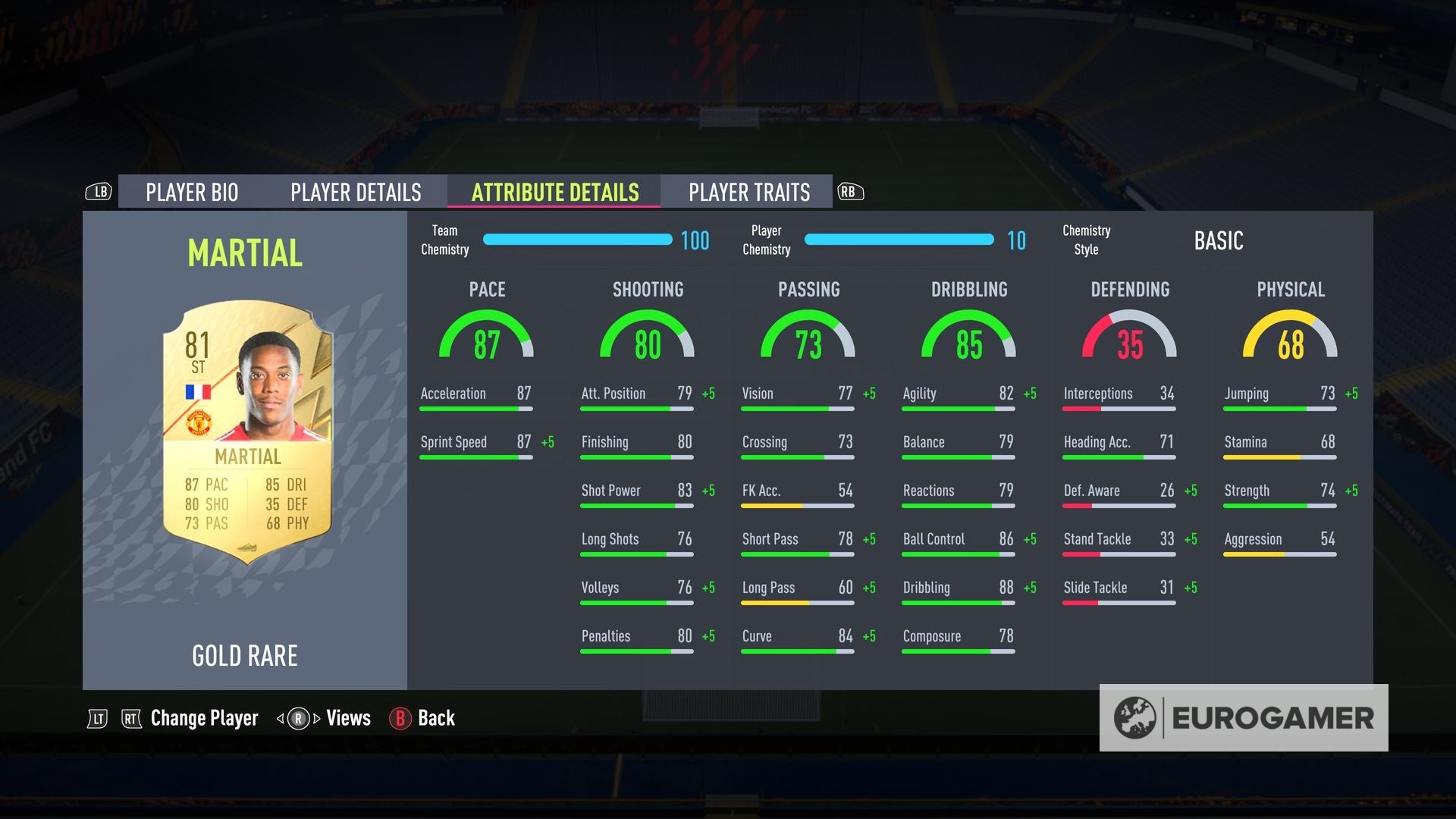Open the Player Traits tab
1456x819 pixels.
click(749, 192)
